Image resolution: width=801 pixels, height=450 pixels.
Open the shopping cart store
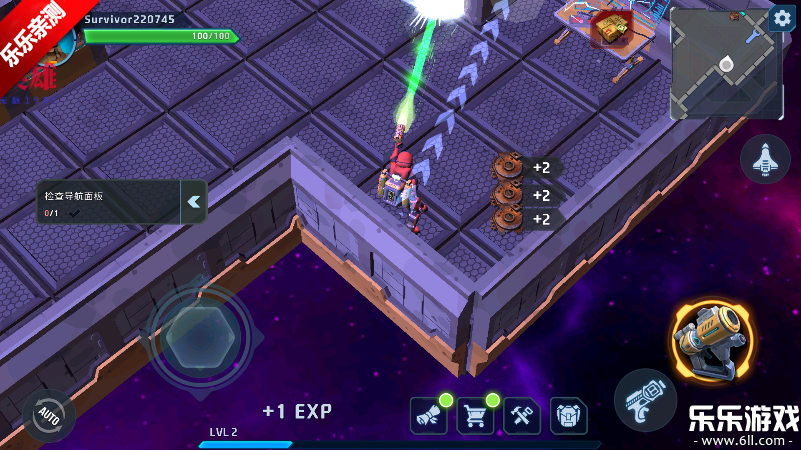tap(475, 415)
